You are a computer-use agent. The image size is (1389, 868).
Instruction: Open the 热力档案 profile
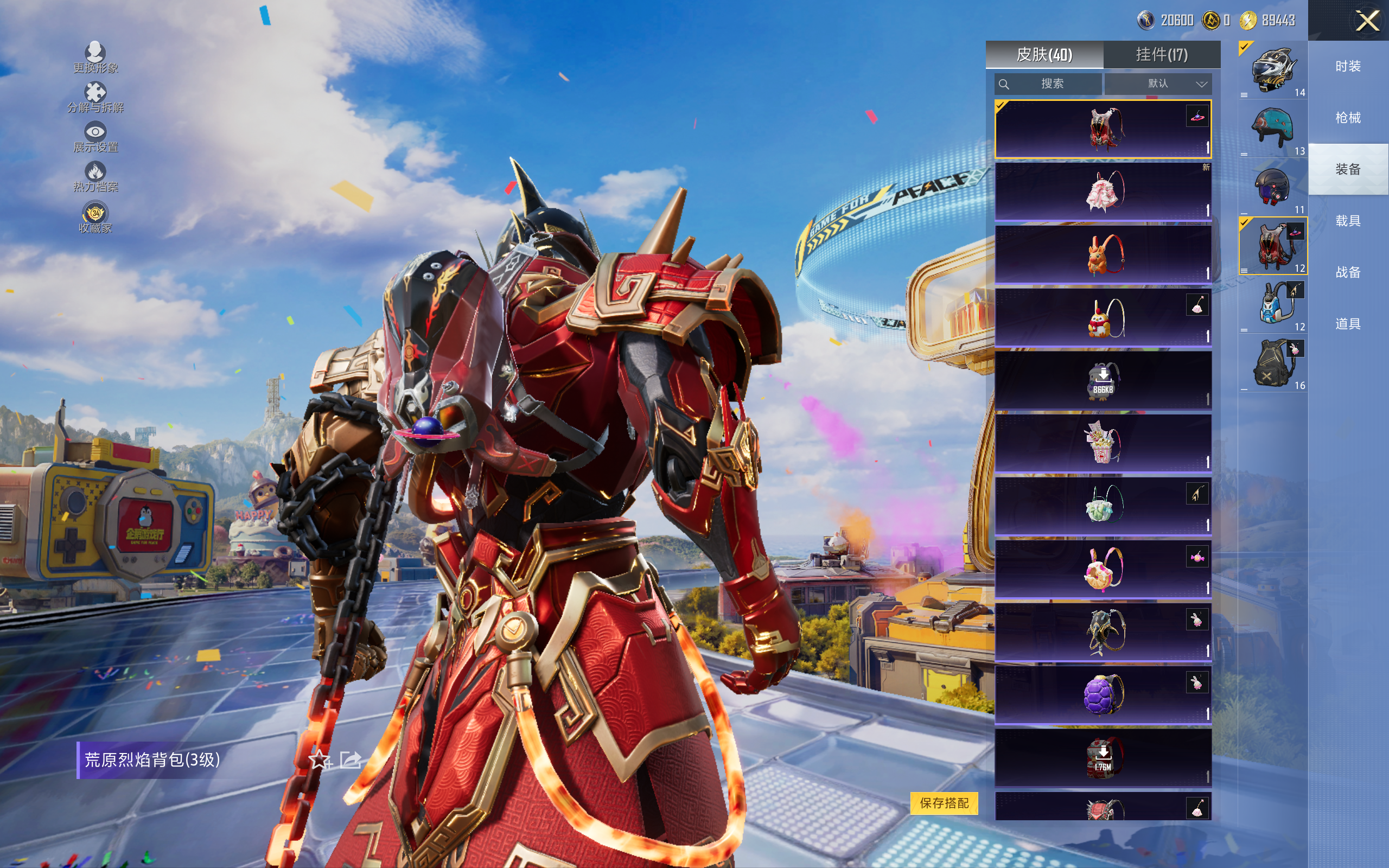[x=95, y=176]
